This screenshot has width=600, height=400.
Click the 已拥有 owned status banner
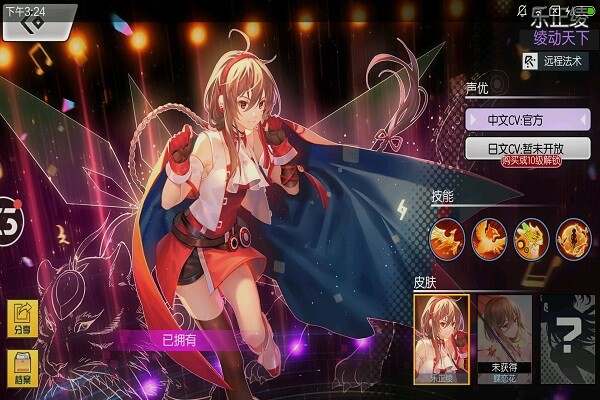pyautogui.click(x=182, y=340)
